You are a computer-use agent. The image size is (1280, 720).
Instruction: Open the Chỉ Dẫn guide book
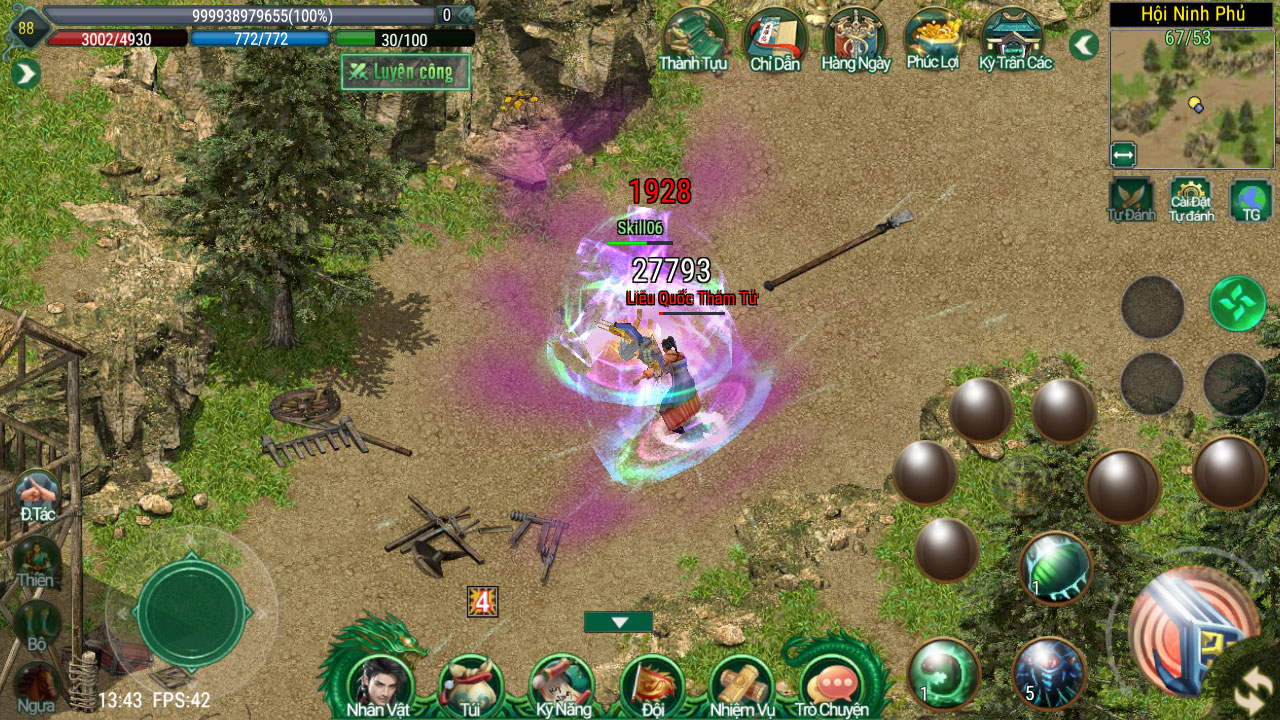775,38
